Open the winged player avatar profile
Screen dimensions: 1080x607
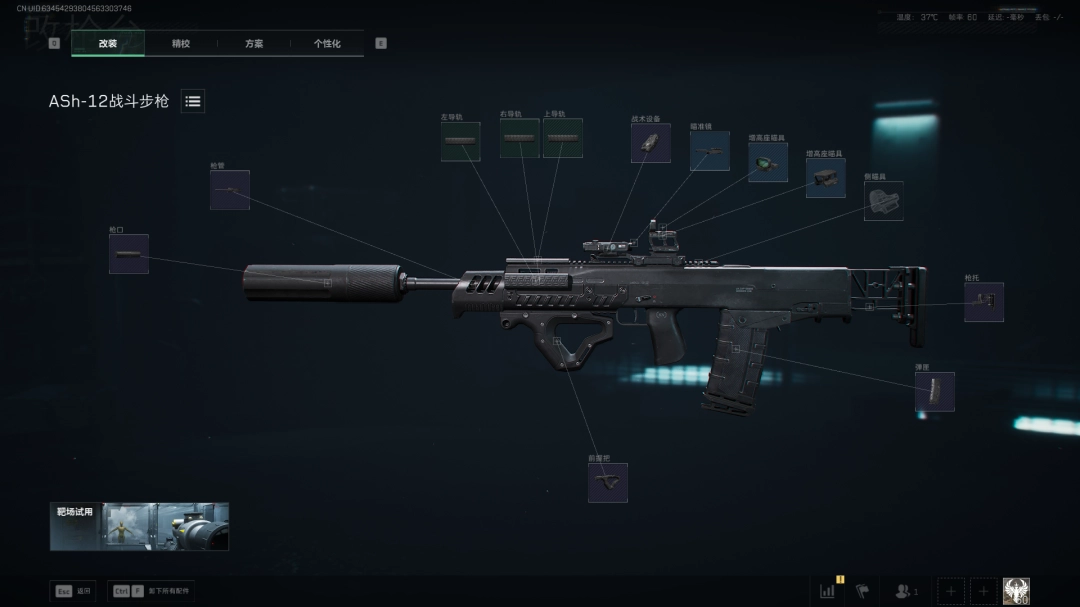coord(1016,591)
